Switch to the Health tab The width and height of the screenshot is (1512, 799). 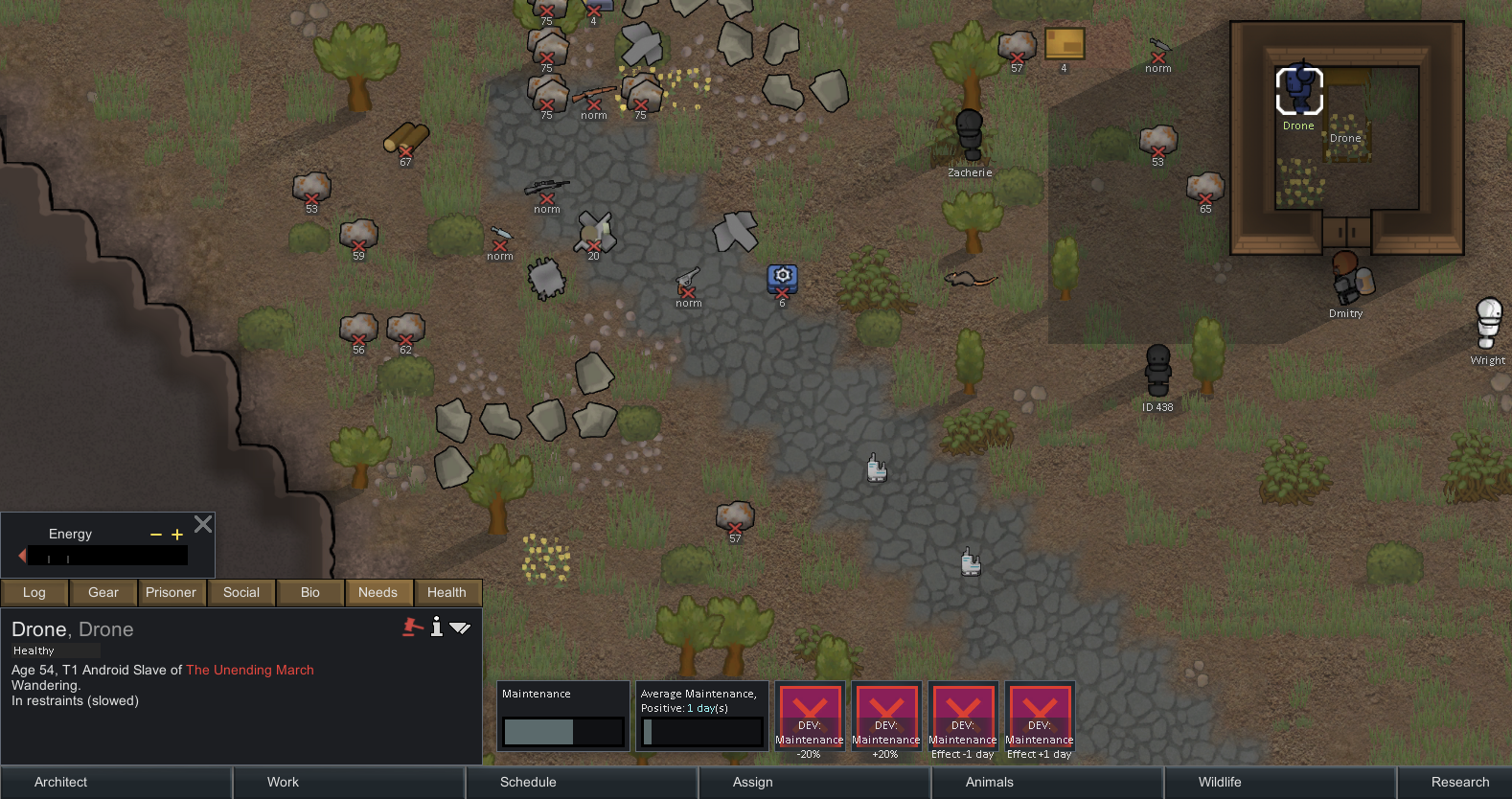[447, 592]
